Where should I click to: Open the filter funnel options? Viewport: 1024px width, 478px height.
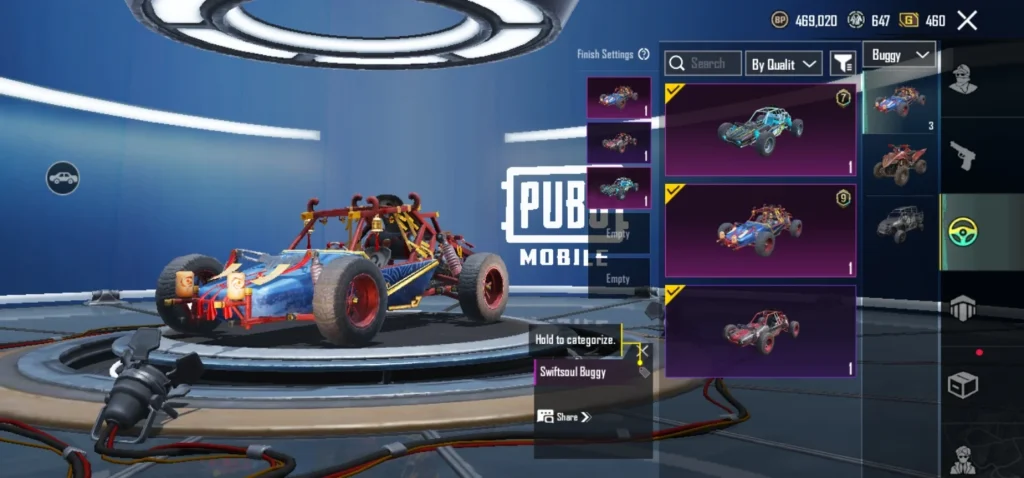843,63
